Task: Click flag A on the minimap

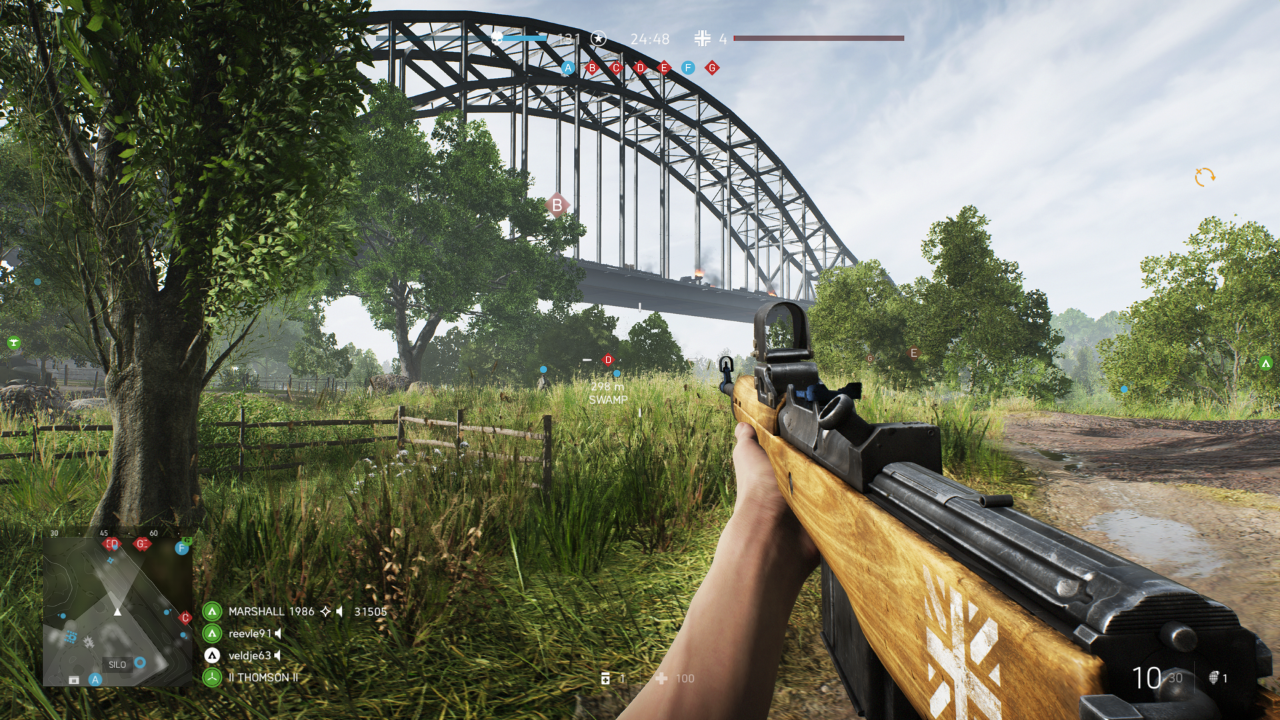Action: click(x=96, y=679)
